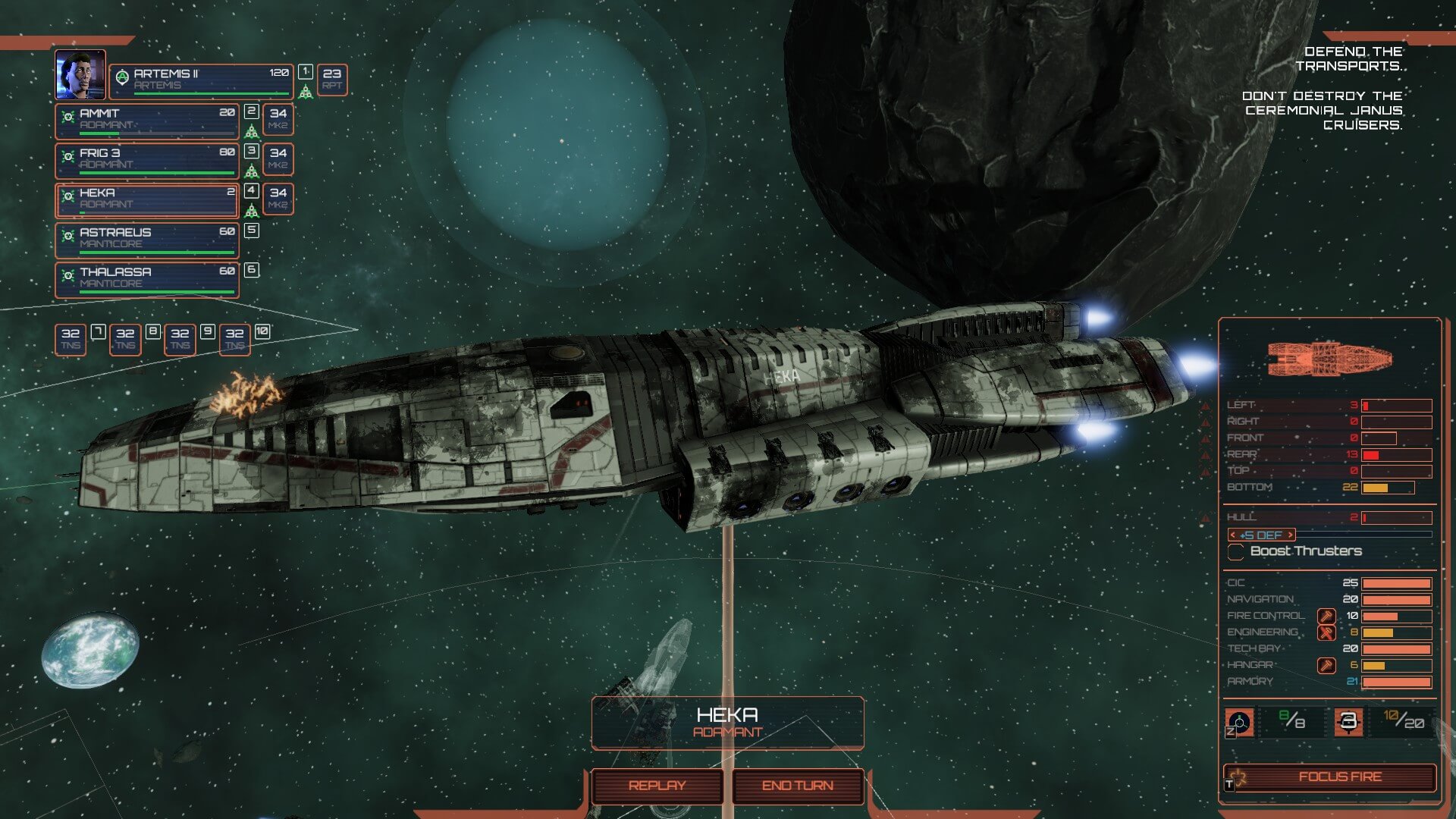The image size is (1456, 819).
Task: Select the Artemis II flagship in fleet list
Action: coord(201,80)
